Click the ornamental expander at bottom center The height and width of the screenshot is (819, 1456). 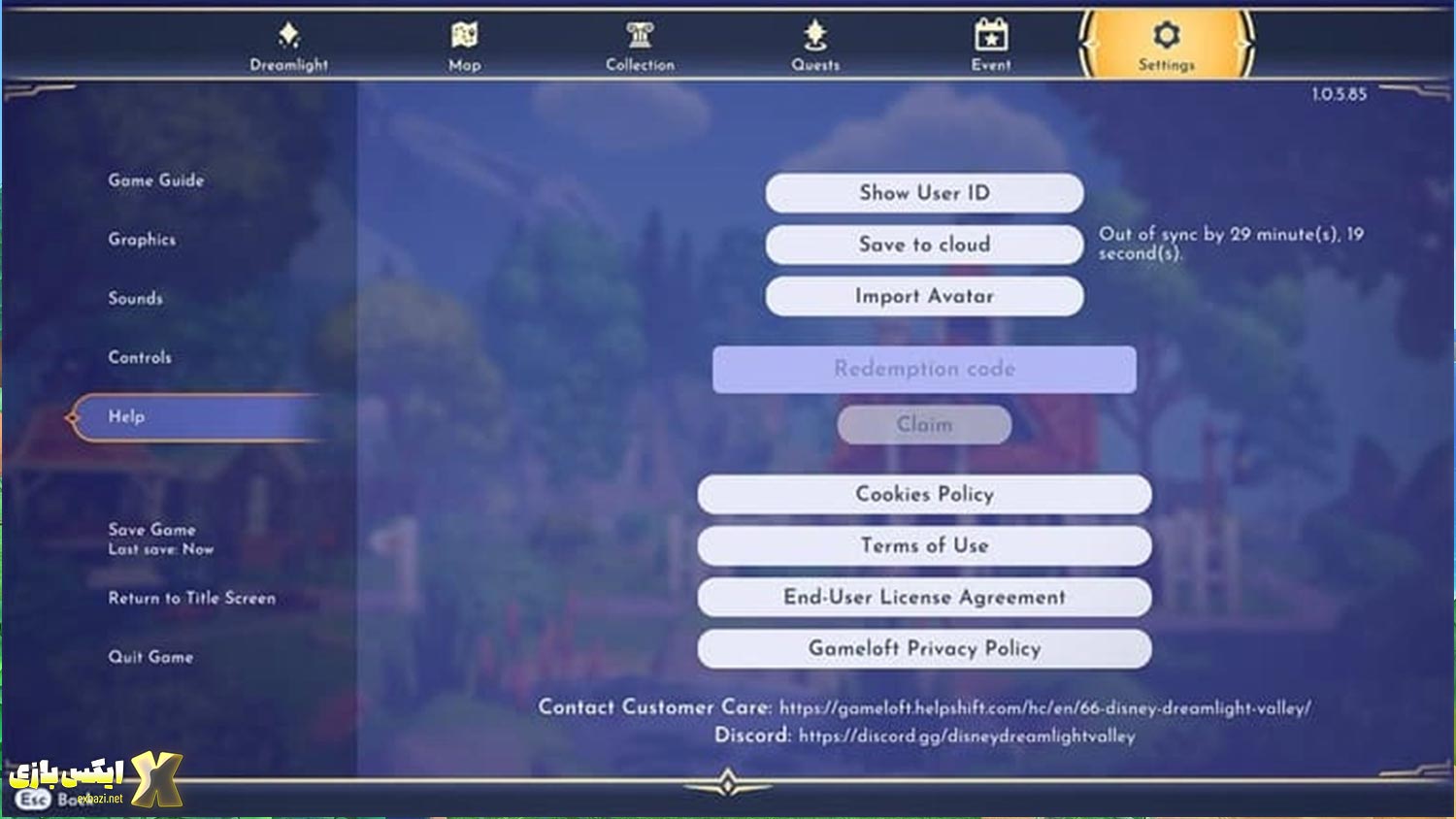coord(728,781)
